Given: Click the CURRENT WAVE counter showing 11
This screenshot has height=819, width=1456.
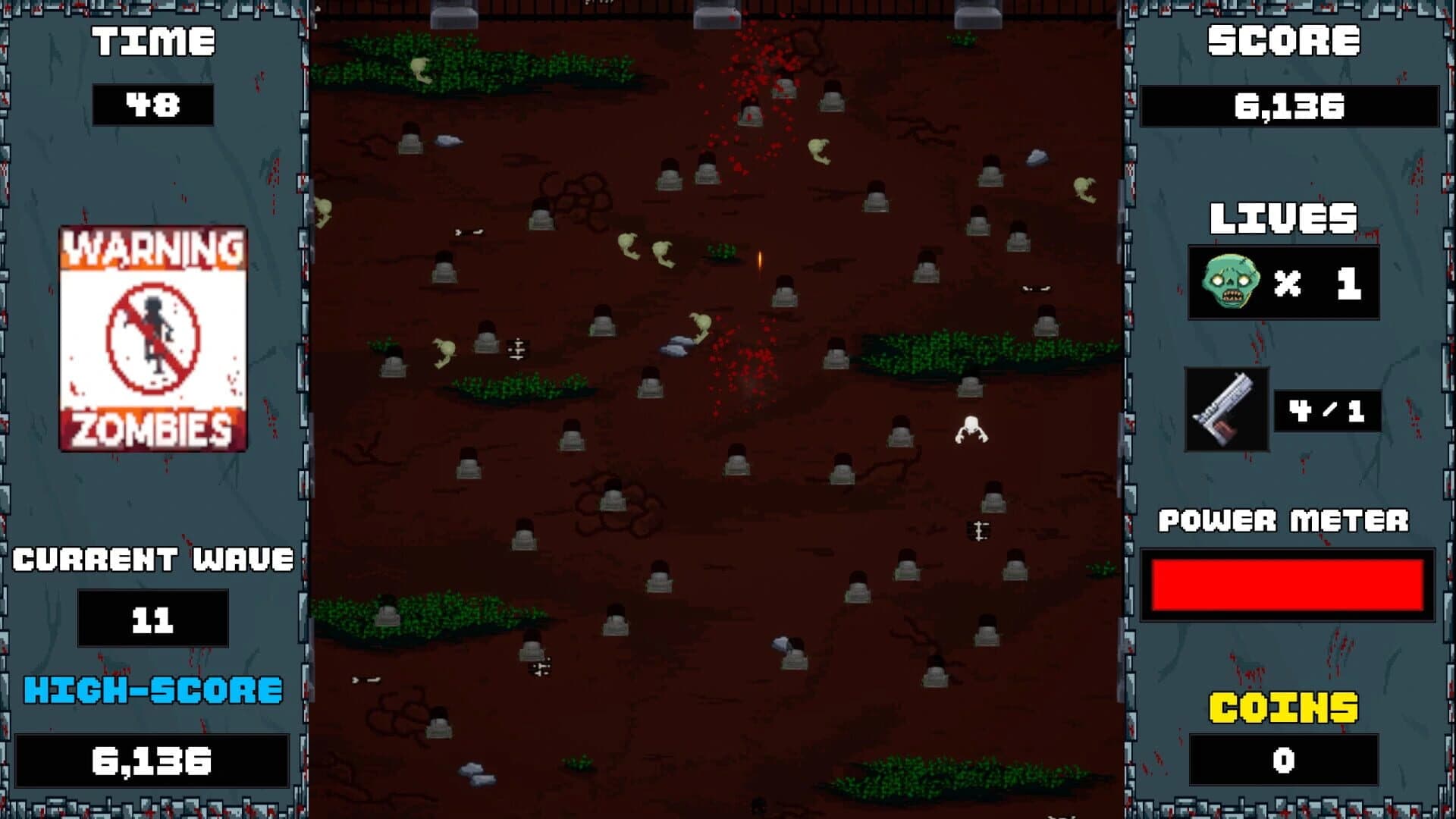Looking at the screenshot, I should tap(155, 618).
